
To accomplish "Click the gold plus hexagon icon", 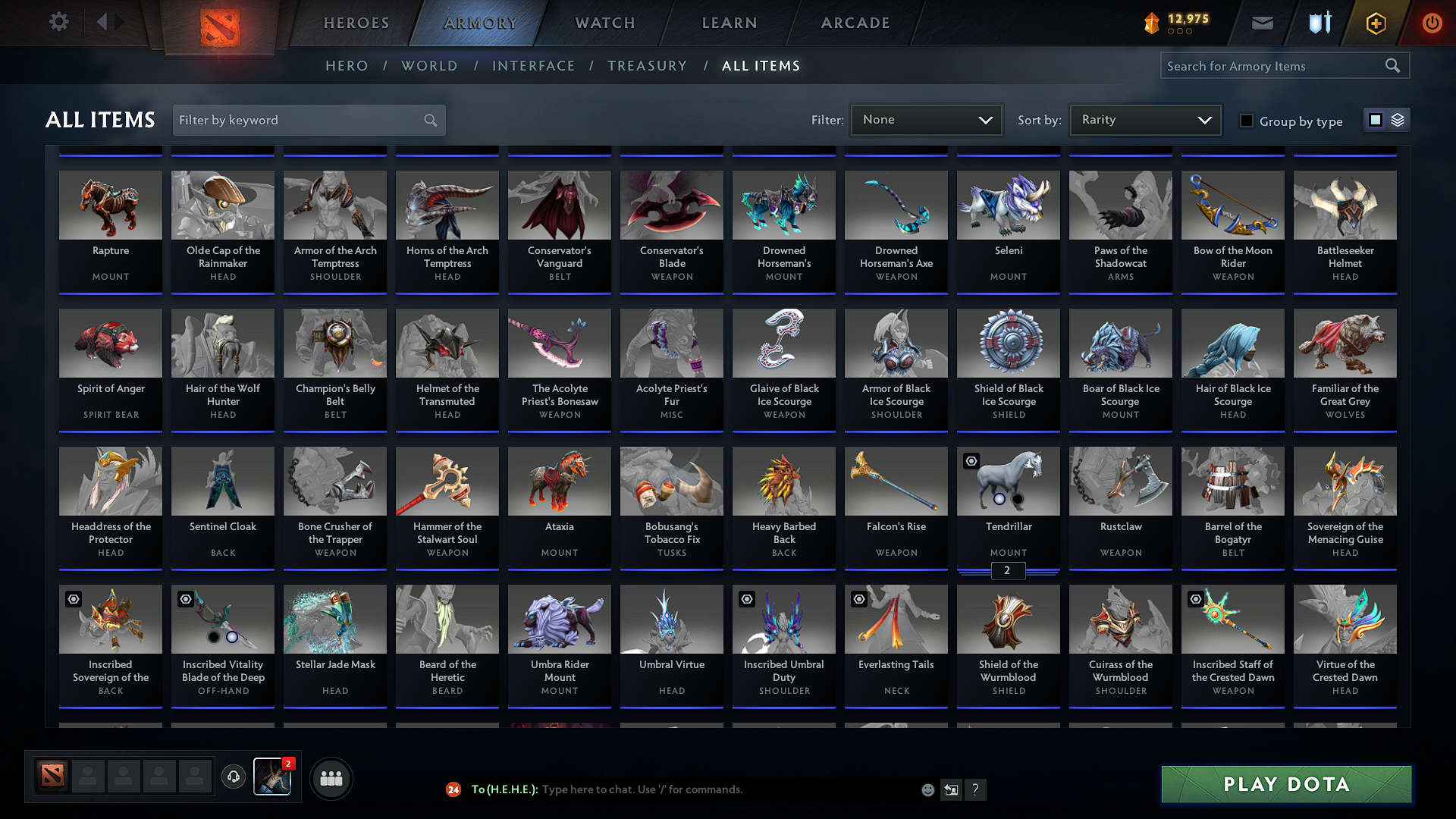I will tap(1375, 23).
